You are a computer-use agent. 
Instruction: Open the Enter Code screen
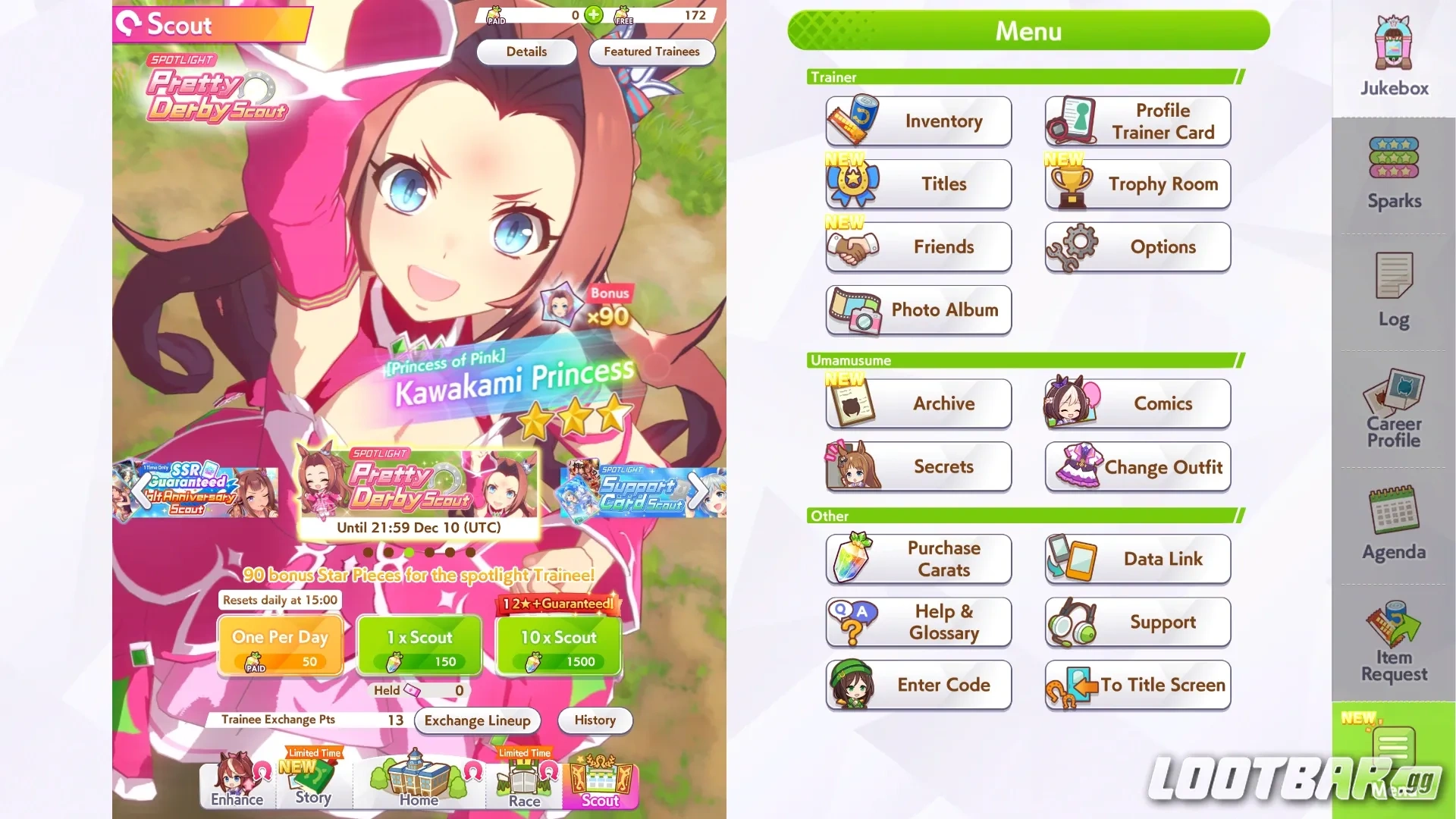[918, 685]
